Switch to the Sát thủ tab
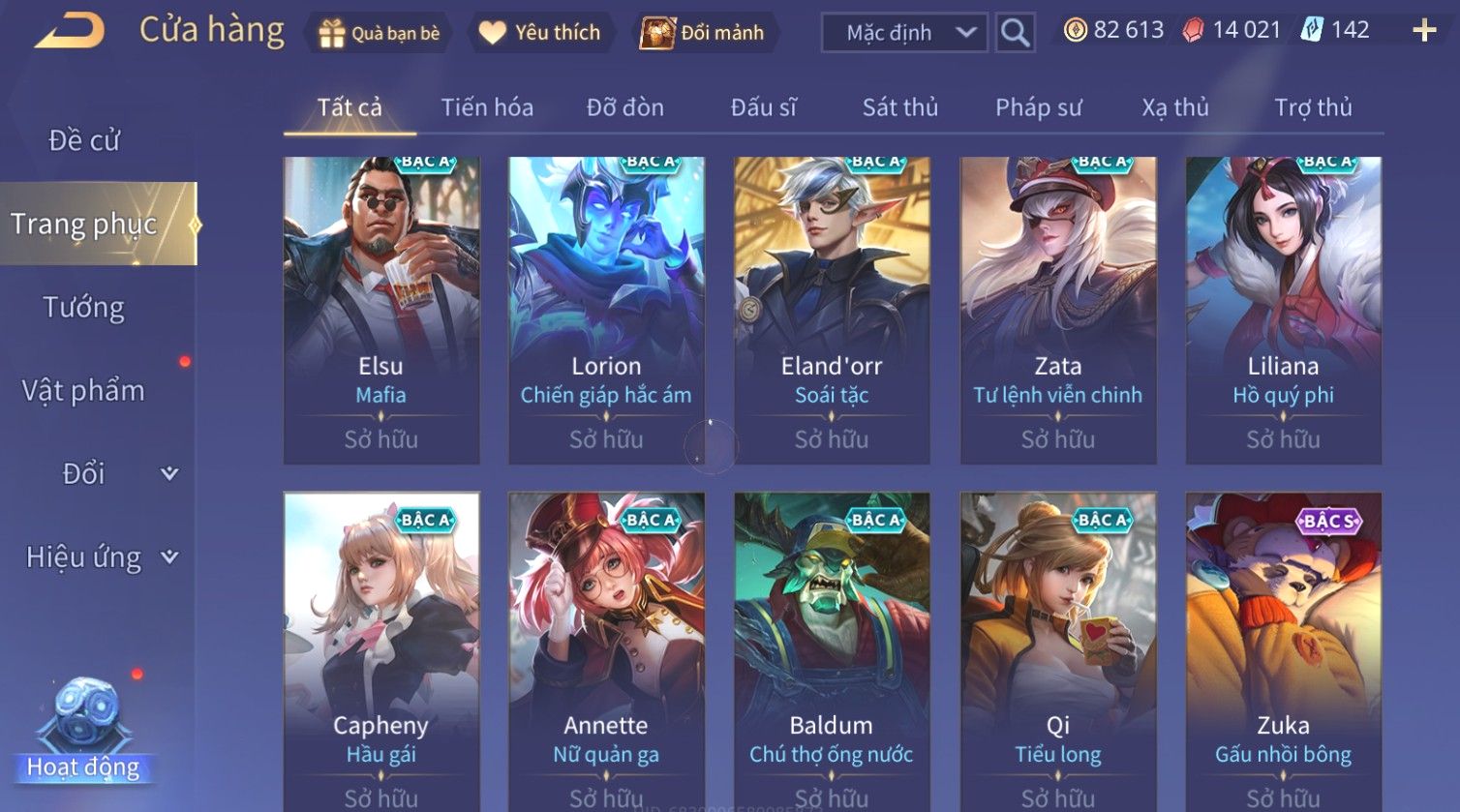Screen dimensions: 1460x812 (899, 107)
